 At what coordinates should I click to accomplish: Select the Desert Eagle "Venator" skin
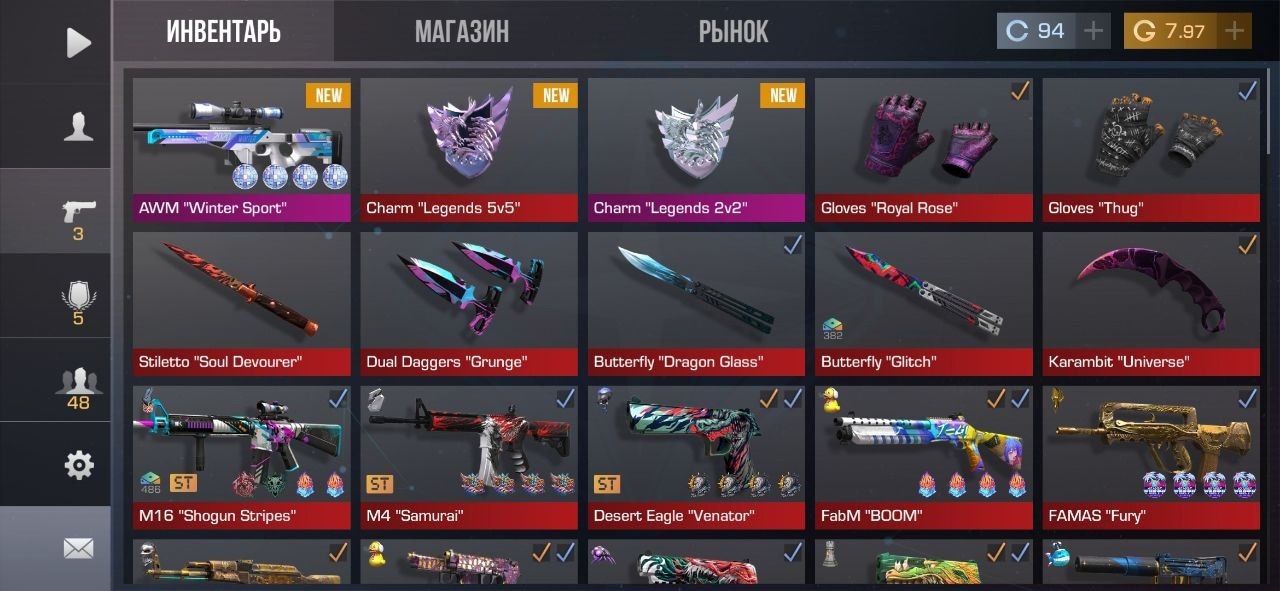click(x=696, y=456)
